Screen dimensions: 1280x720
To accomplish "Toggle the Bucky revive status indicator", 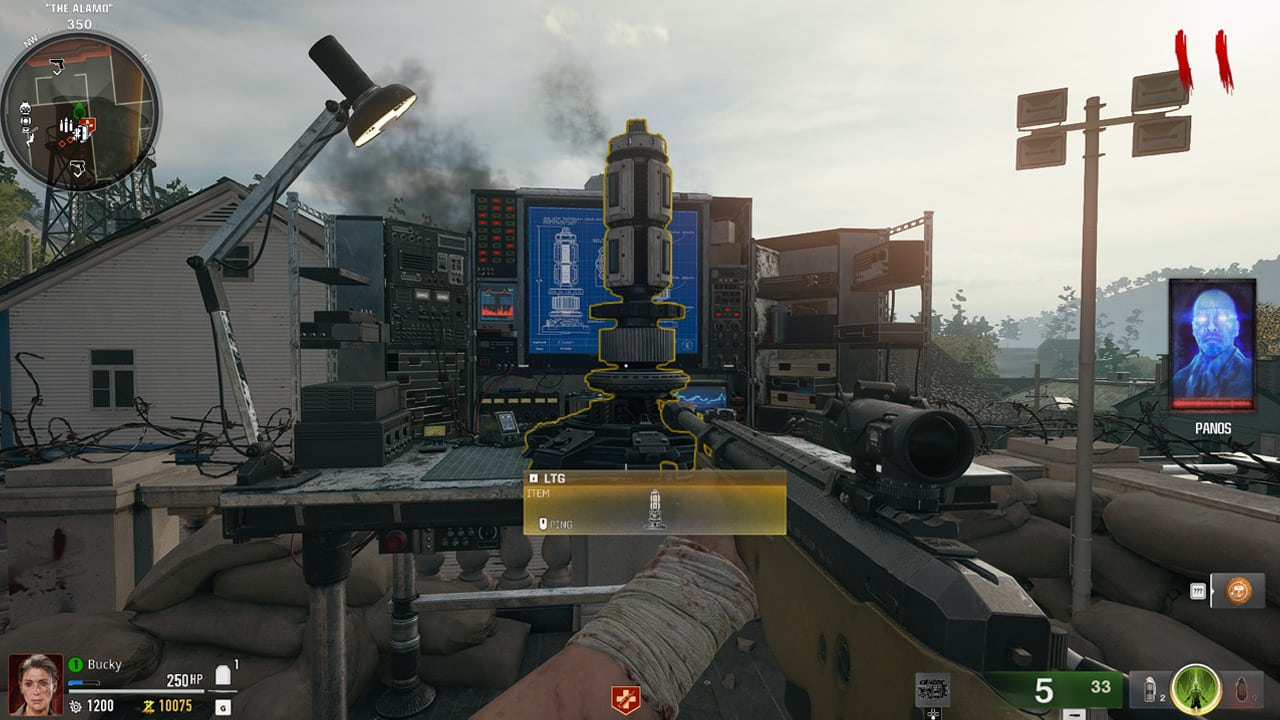I will click(75, 664).
